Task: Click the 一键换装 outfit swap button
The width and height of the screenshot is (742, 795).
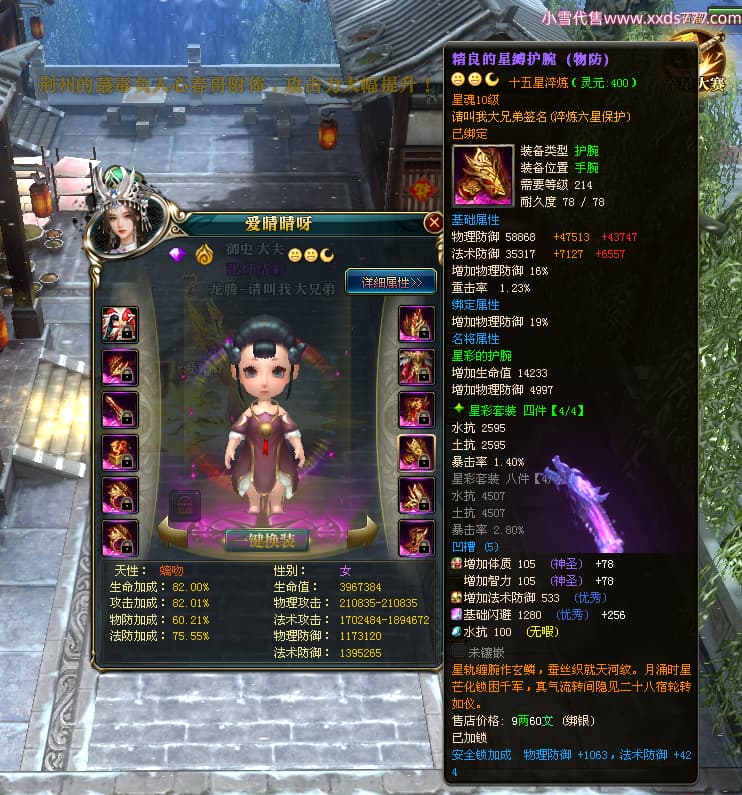Action: [x=266, y=541]
